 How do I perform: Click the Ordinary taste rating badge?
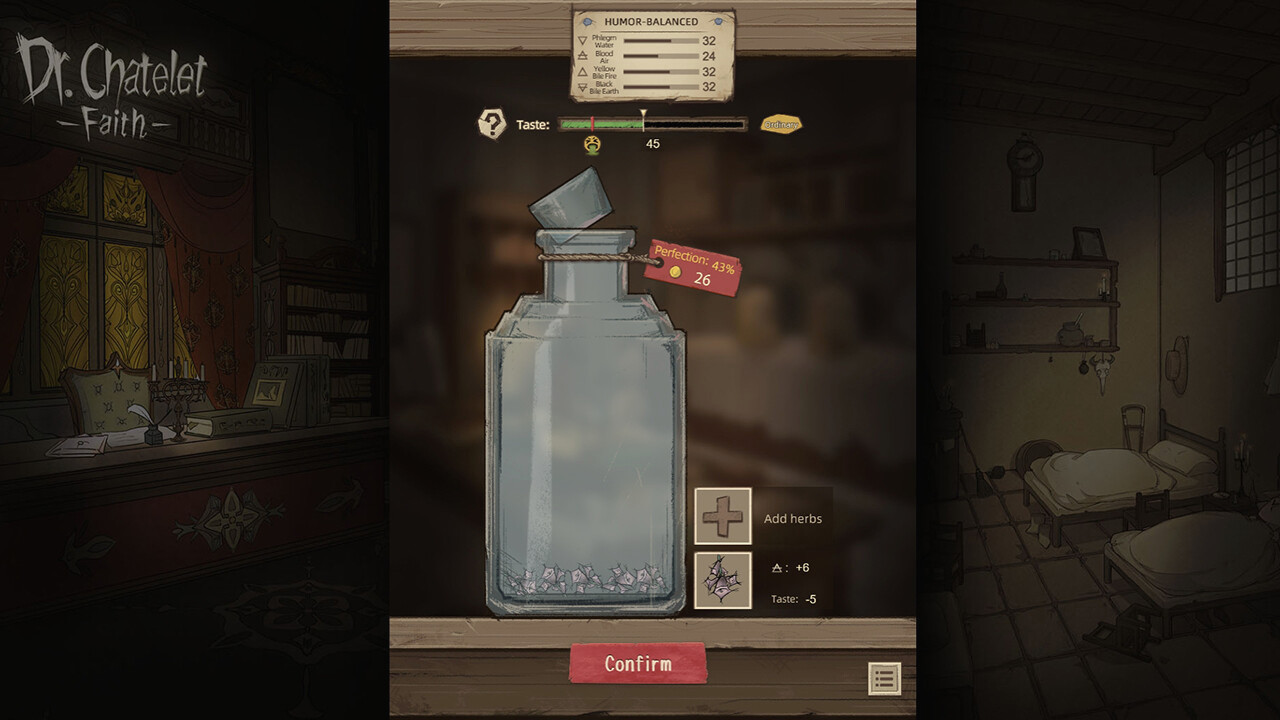pyautogui.click(x=781, y=124)
